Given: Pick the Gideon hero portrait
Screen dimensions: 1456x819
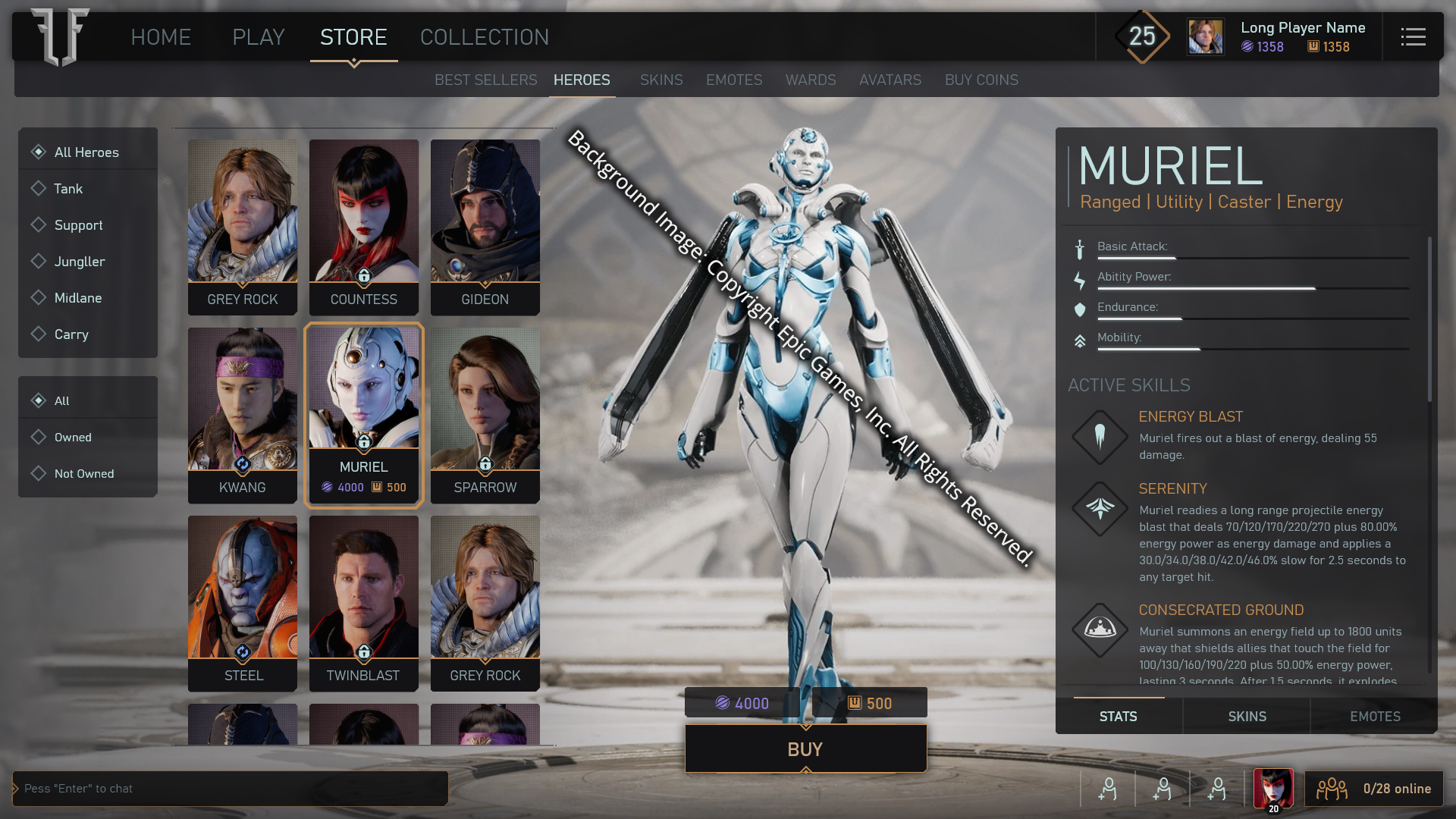Looking at the screenshot, I should point(485,227).
